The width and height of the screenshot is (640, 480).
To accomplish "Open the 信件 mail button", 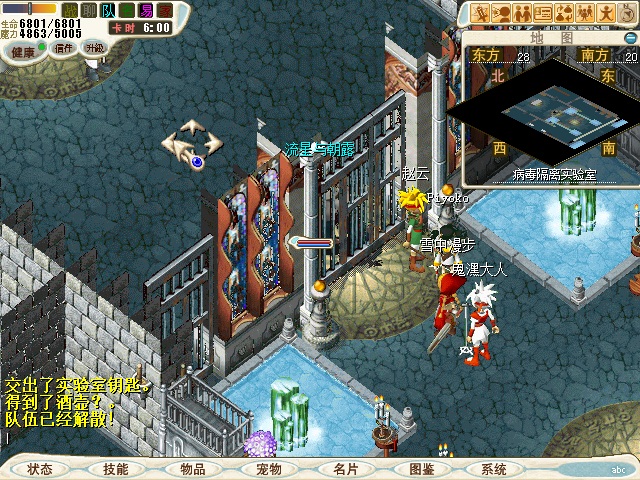I will 63,47.
